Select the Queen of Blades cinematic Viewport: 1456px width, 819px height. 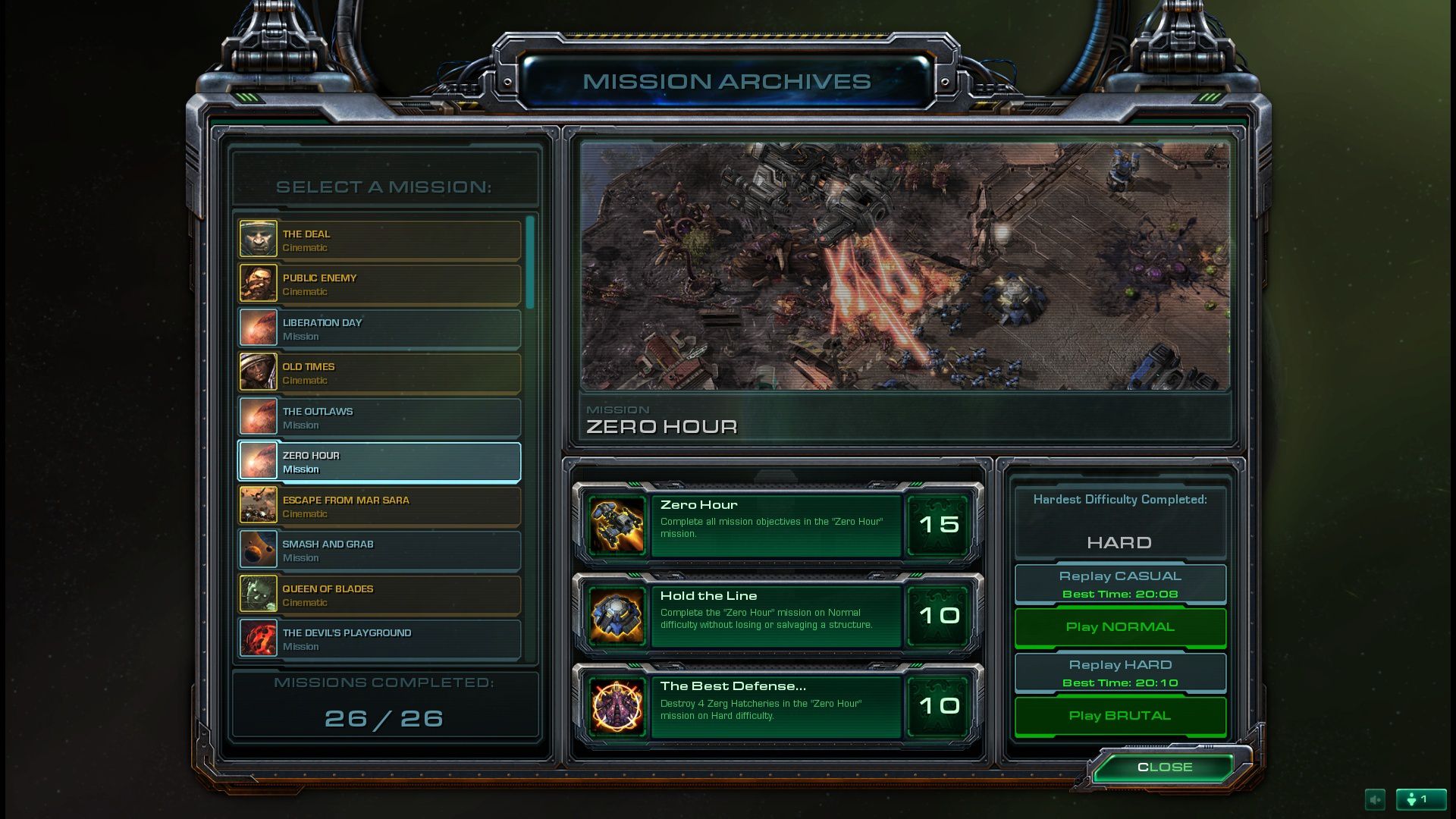click(379, 595)
